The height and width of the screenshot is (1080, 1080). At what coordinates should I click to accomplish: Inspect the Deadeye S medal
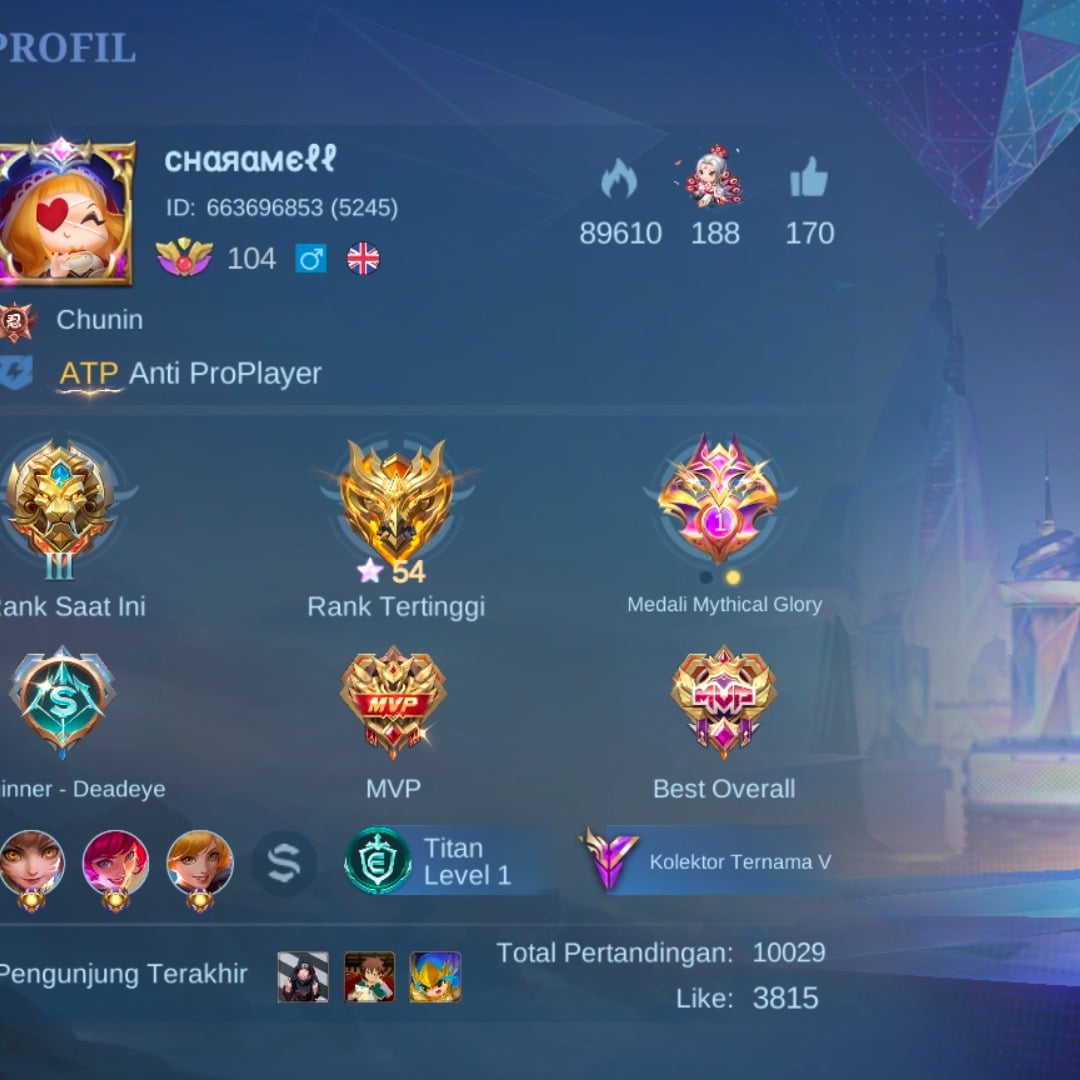click(62, 702)
